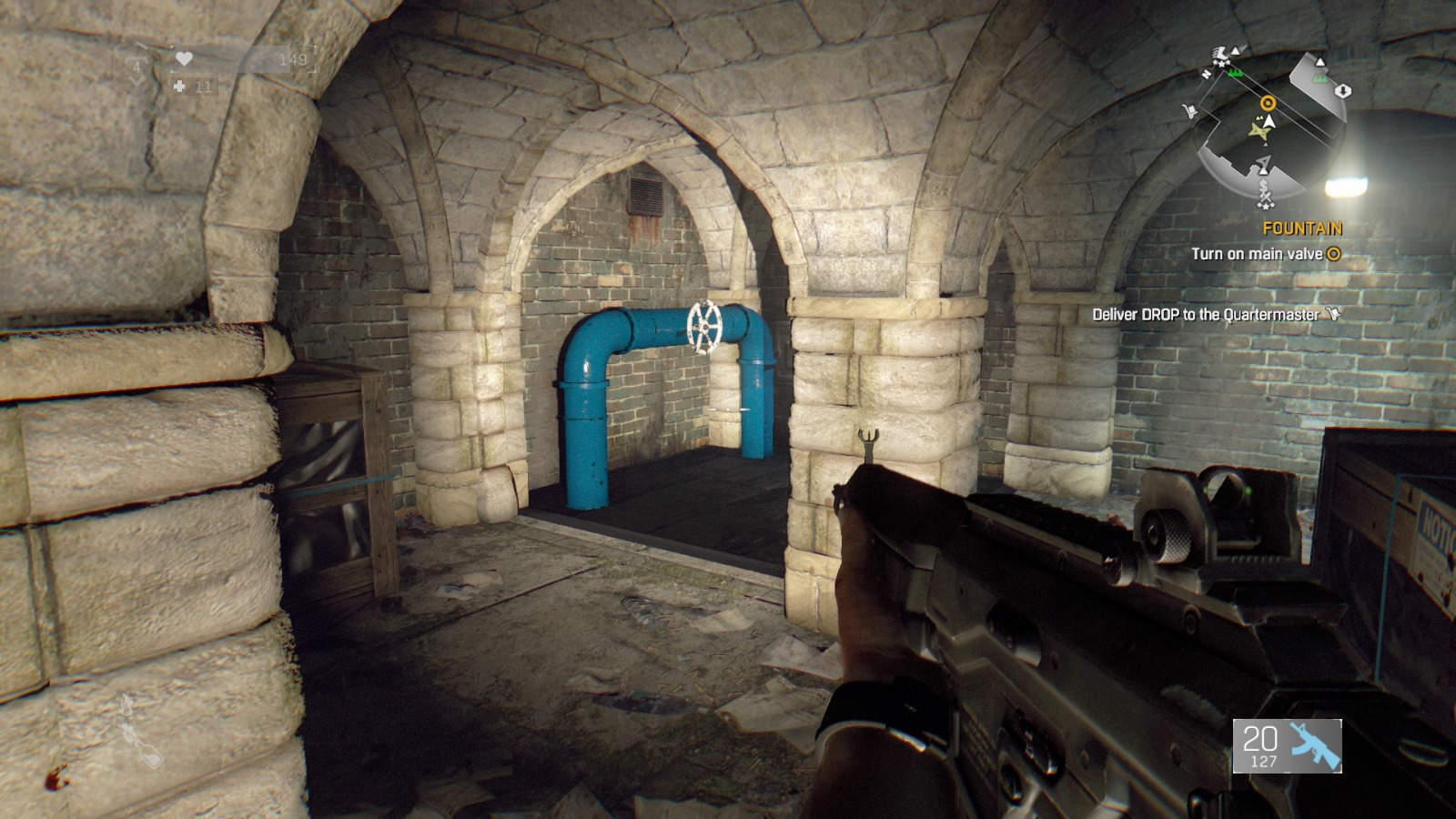Click the N compass marker on the minimap edge
This screenshot has width=1456, height=819.
[x=1207, y=74]
